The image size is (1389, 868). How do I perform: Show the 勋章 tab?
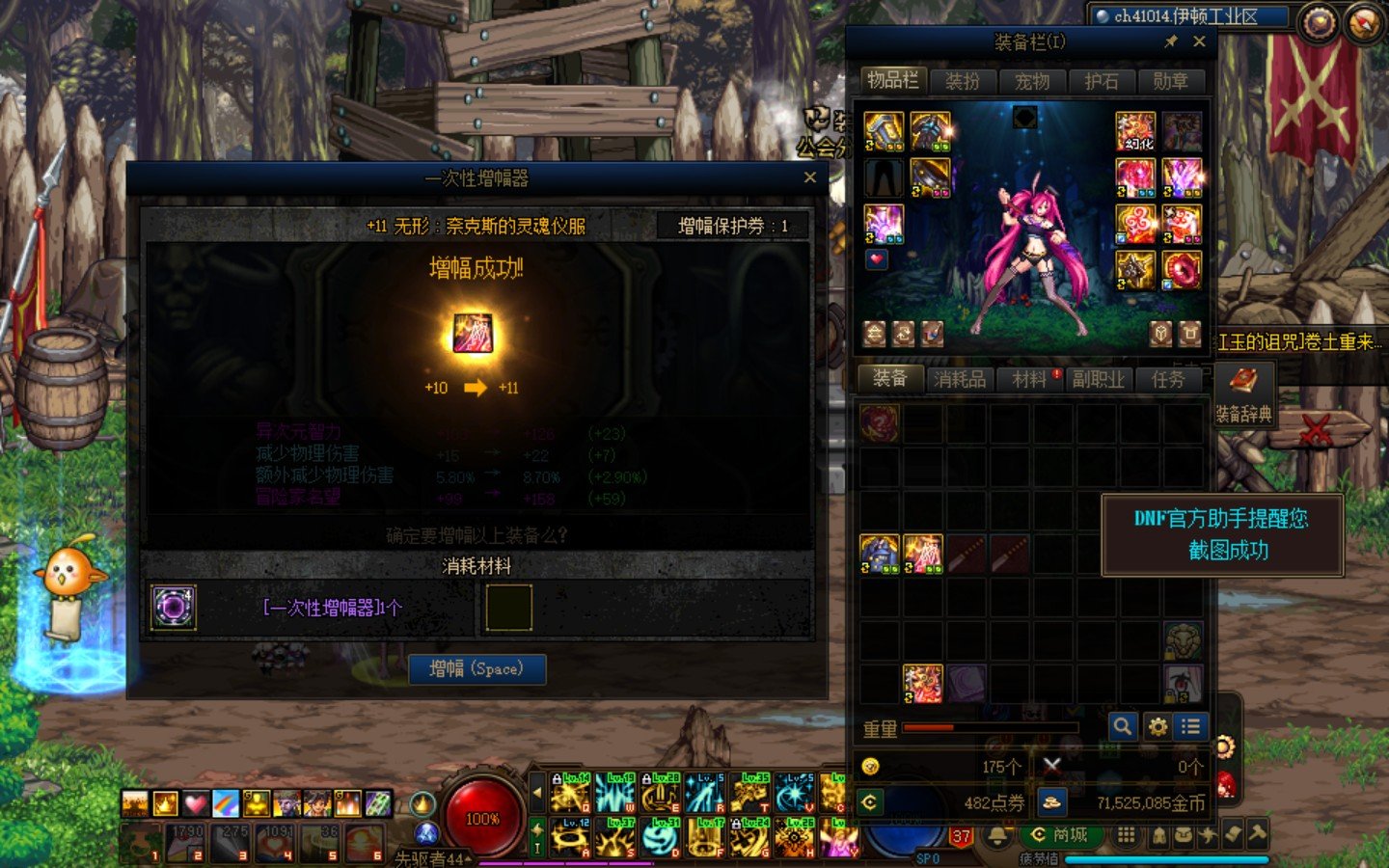click(1171, 81)
